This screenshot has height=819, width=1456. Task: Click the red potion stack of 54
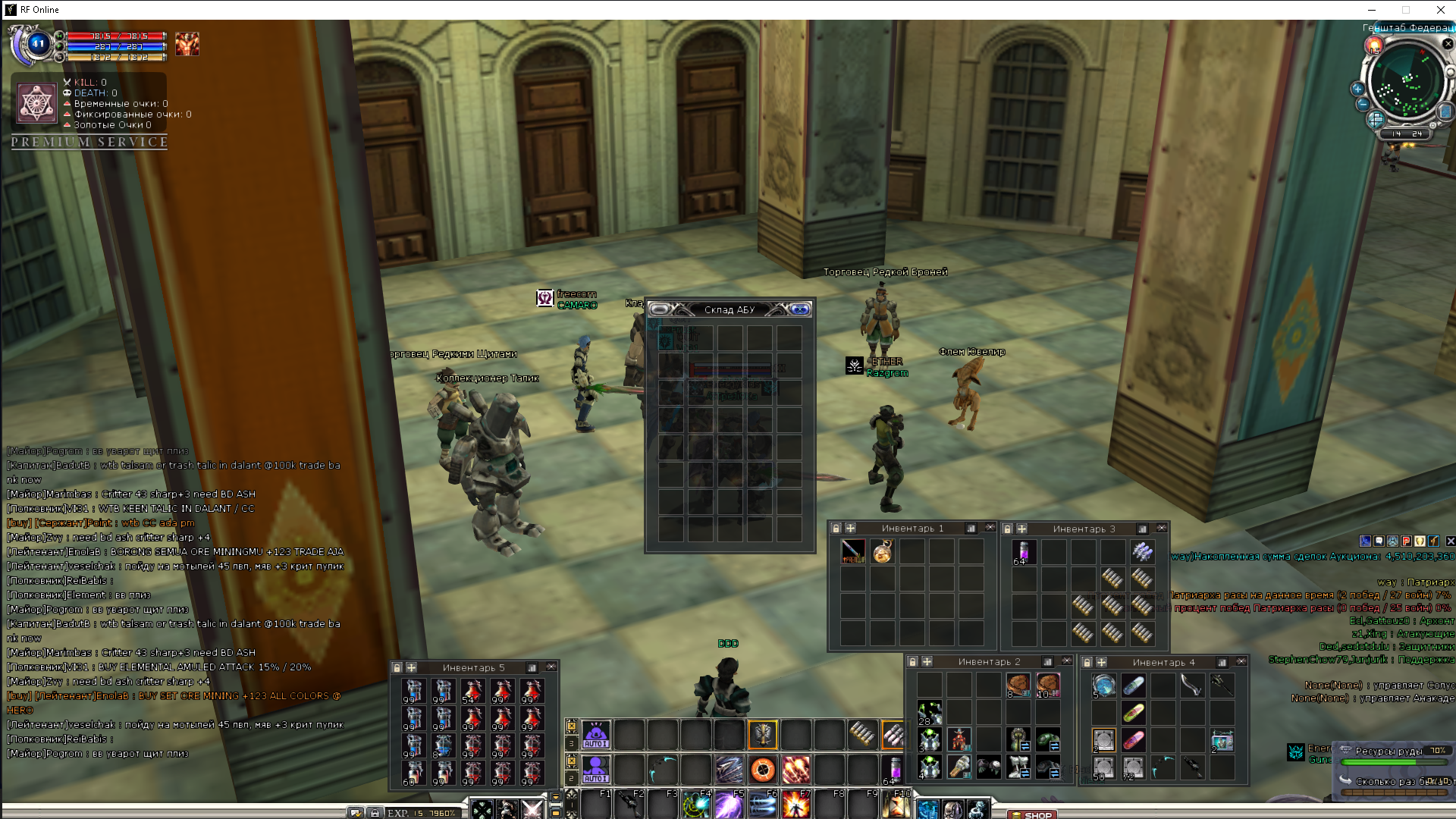click(x=472, y=691)
